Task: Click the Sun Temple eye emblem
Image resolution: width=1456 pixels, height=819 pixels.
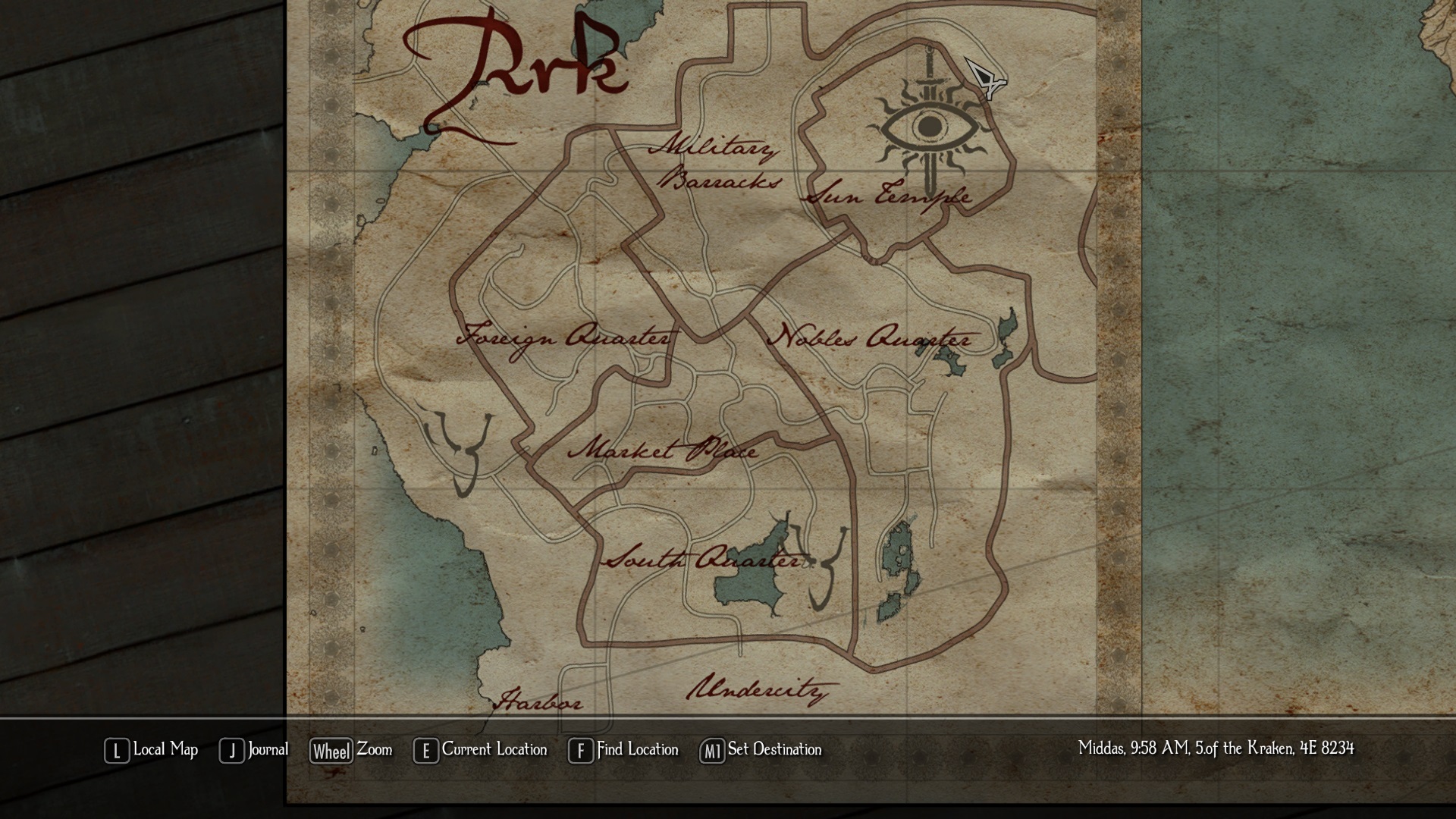Action: 928,125
